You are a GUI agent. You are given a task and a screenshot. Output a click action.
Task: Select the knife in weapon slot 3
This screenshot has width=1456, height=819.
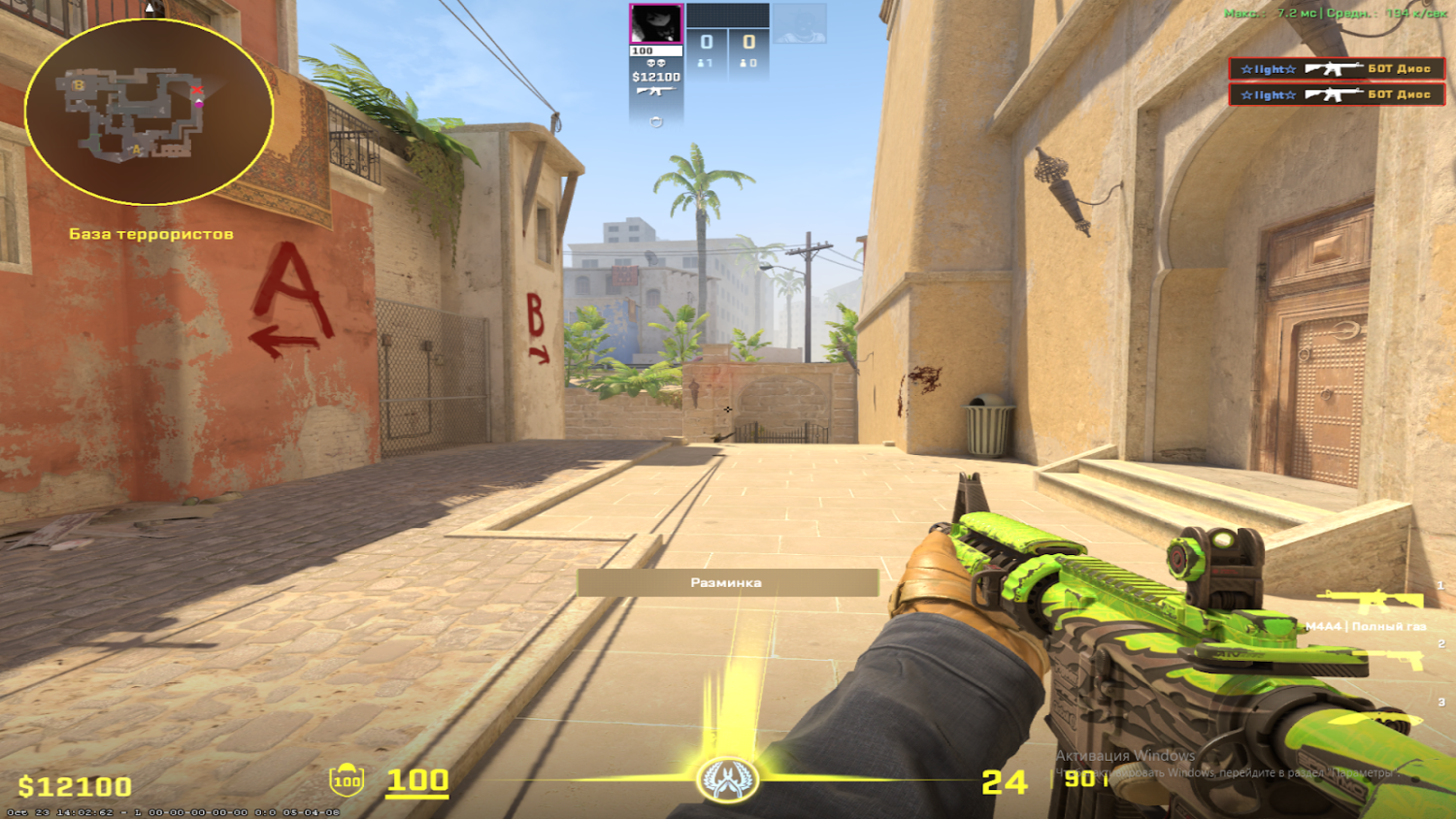coord(1393,719)
